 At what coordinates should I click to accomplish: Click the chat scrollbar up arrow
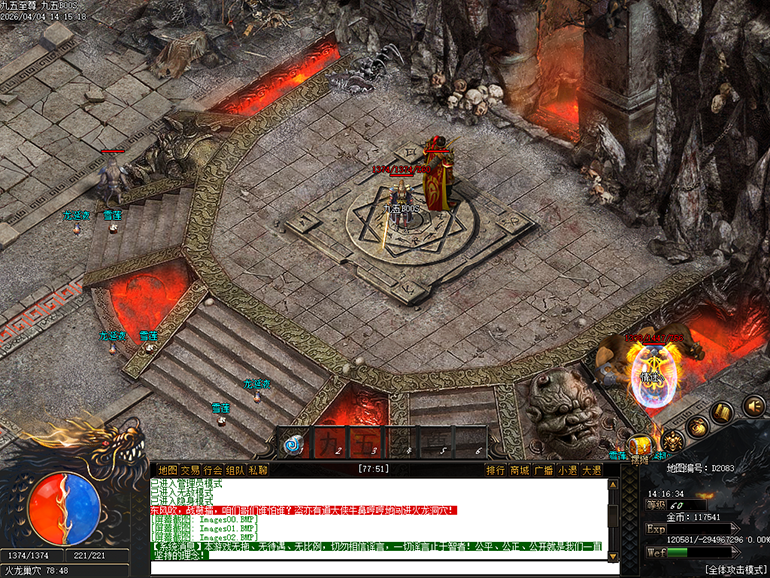[629, 484]
